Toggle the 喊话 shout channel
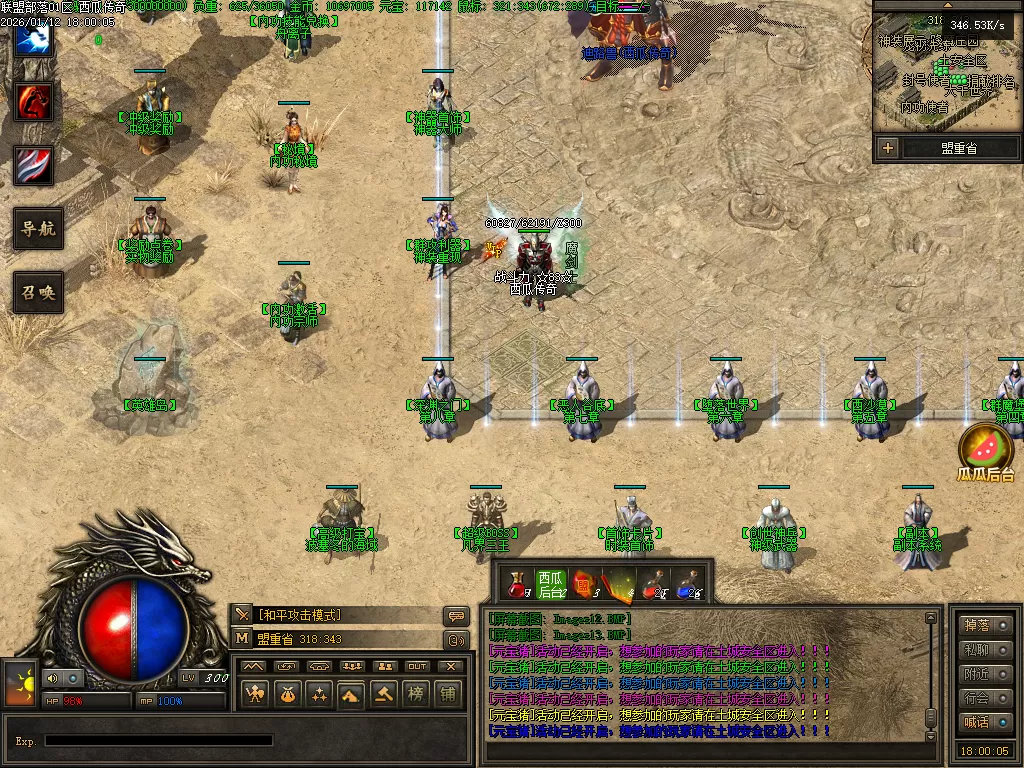1024x768 pixels. (984, 722)
